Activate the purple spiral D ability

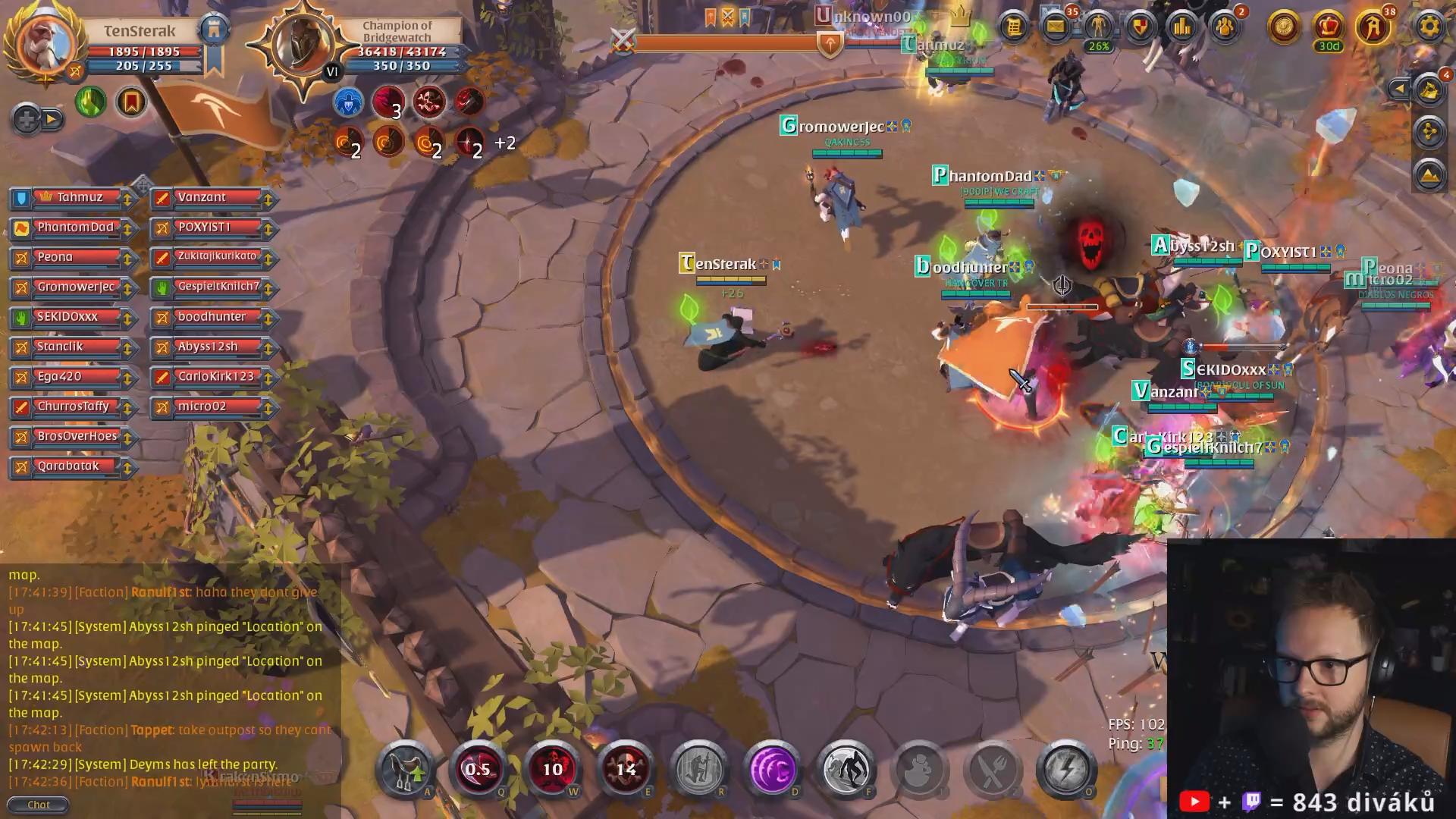coord(772,769)
